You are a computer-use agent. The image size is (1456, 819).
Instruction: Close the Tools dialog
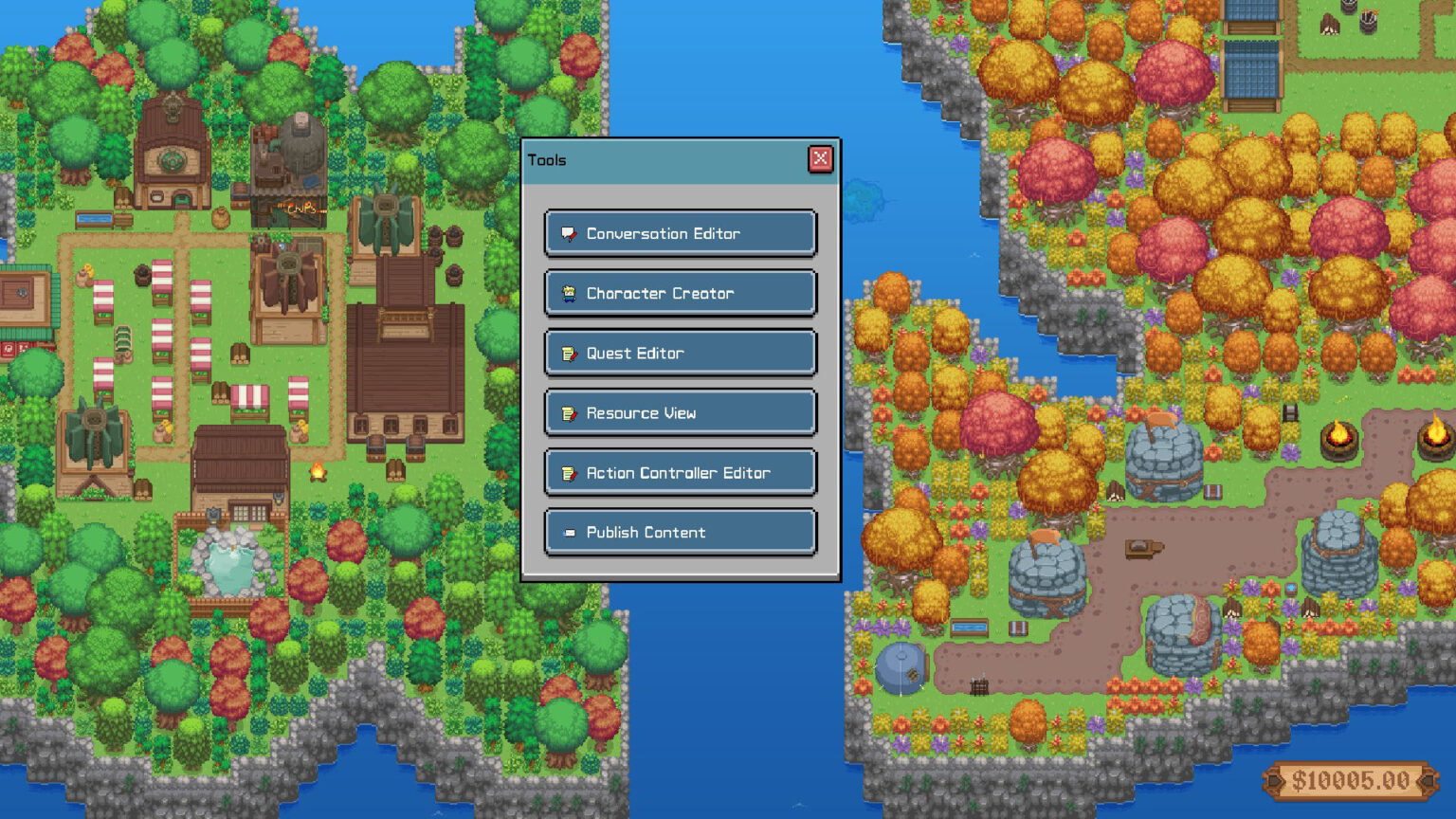(x=820, y=159)
